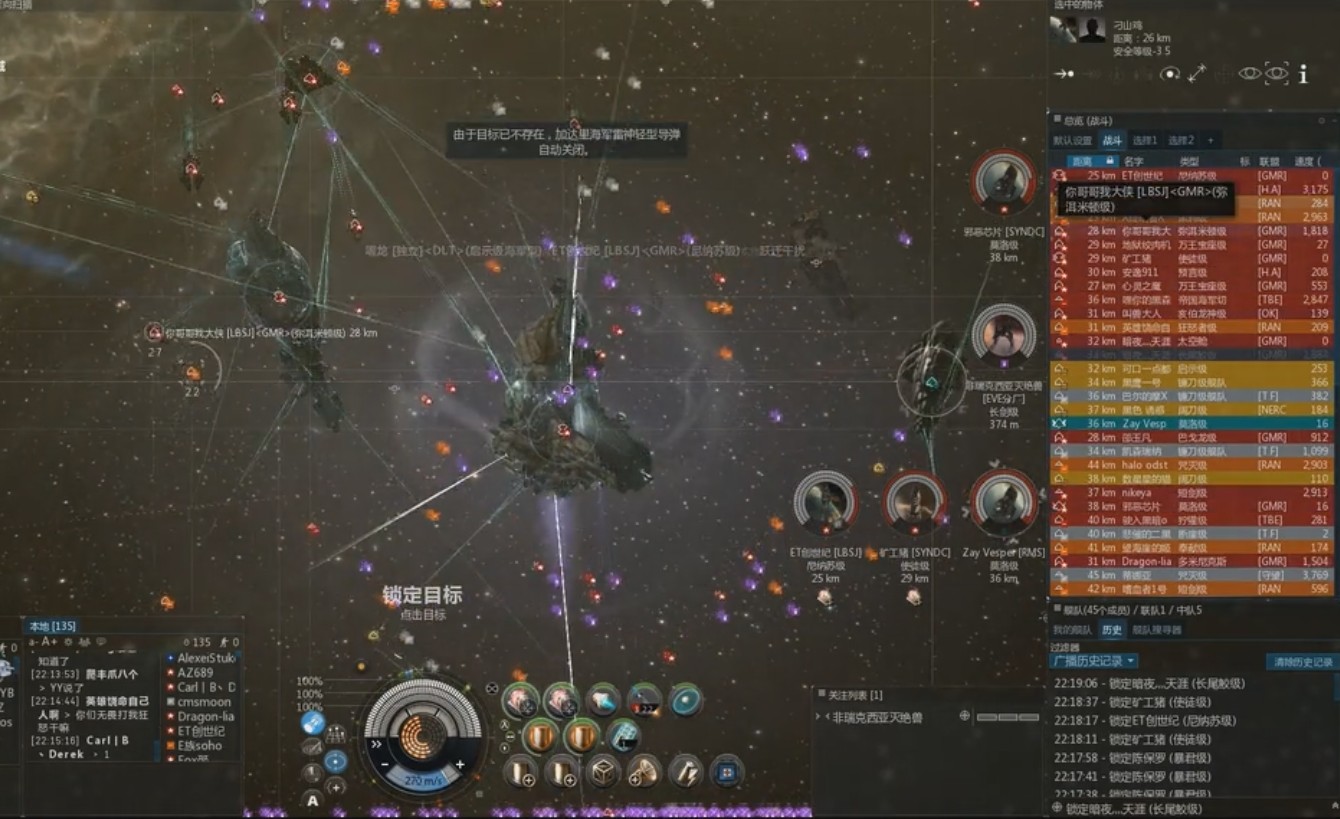This screenshot has height=819, width=1340.
Task: Switch to the 我的舰队 fleet tab
Action: [x=1072, y=630]
